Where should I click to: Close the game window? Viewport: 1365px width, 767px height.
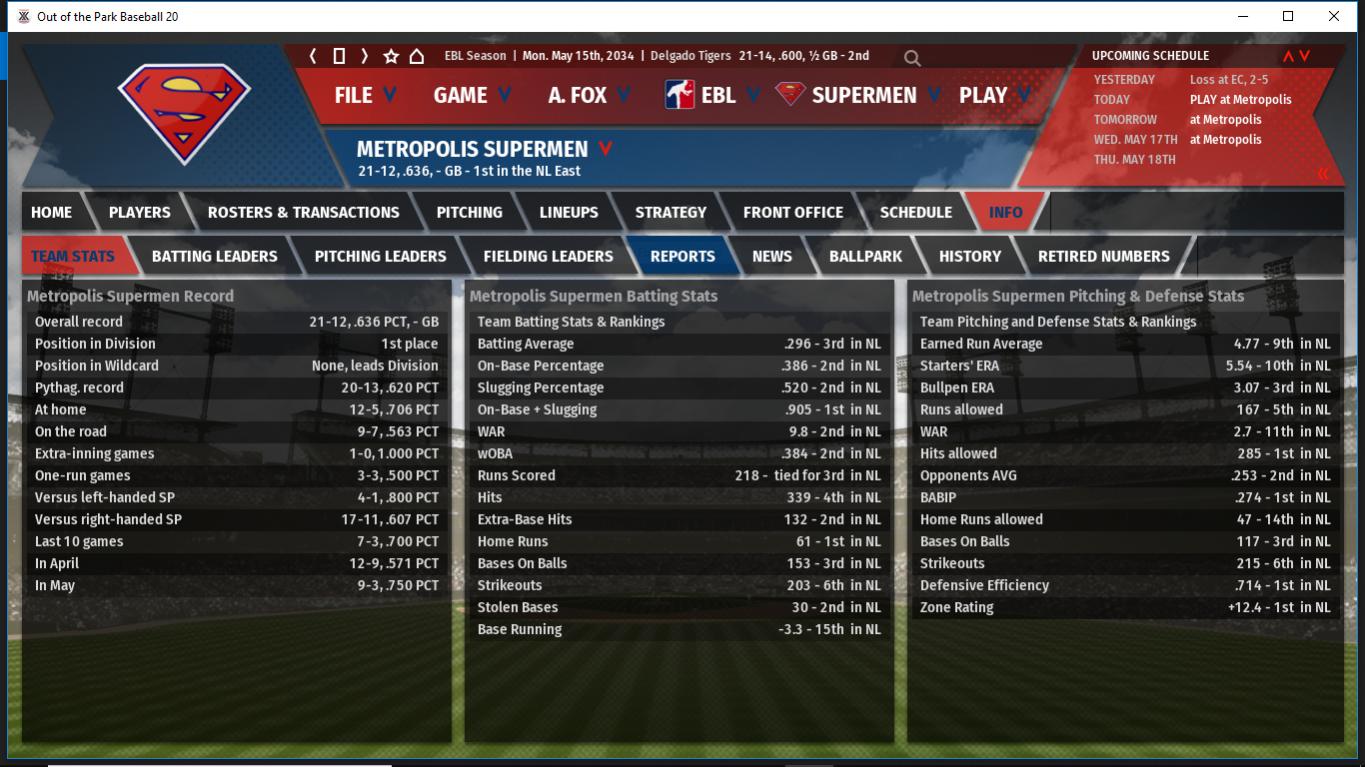pyautogui.click(x=1333, y=16)
